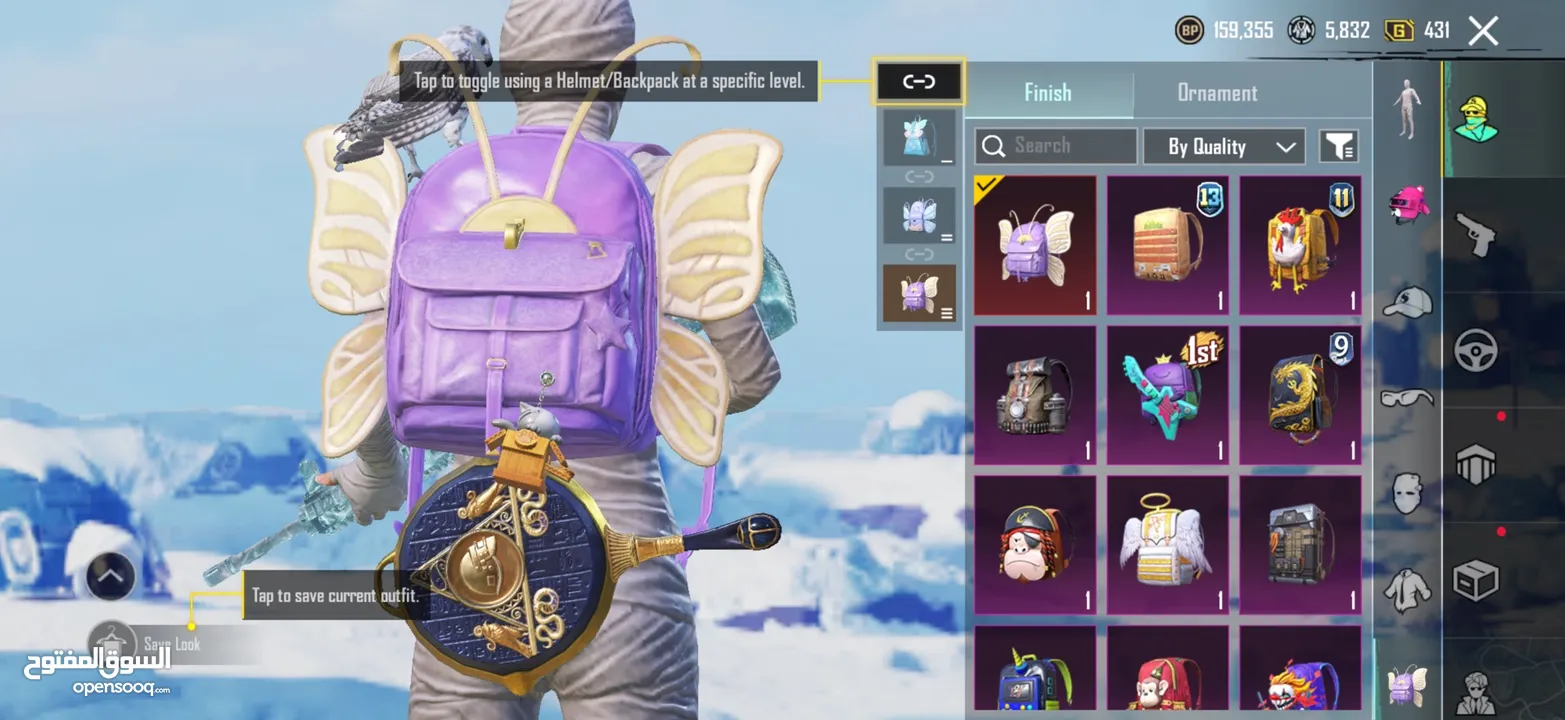Click the backpack Search field
The width and height of the screenshot is (1565, 720).
[1056, 146]
